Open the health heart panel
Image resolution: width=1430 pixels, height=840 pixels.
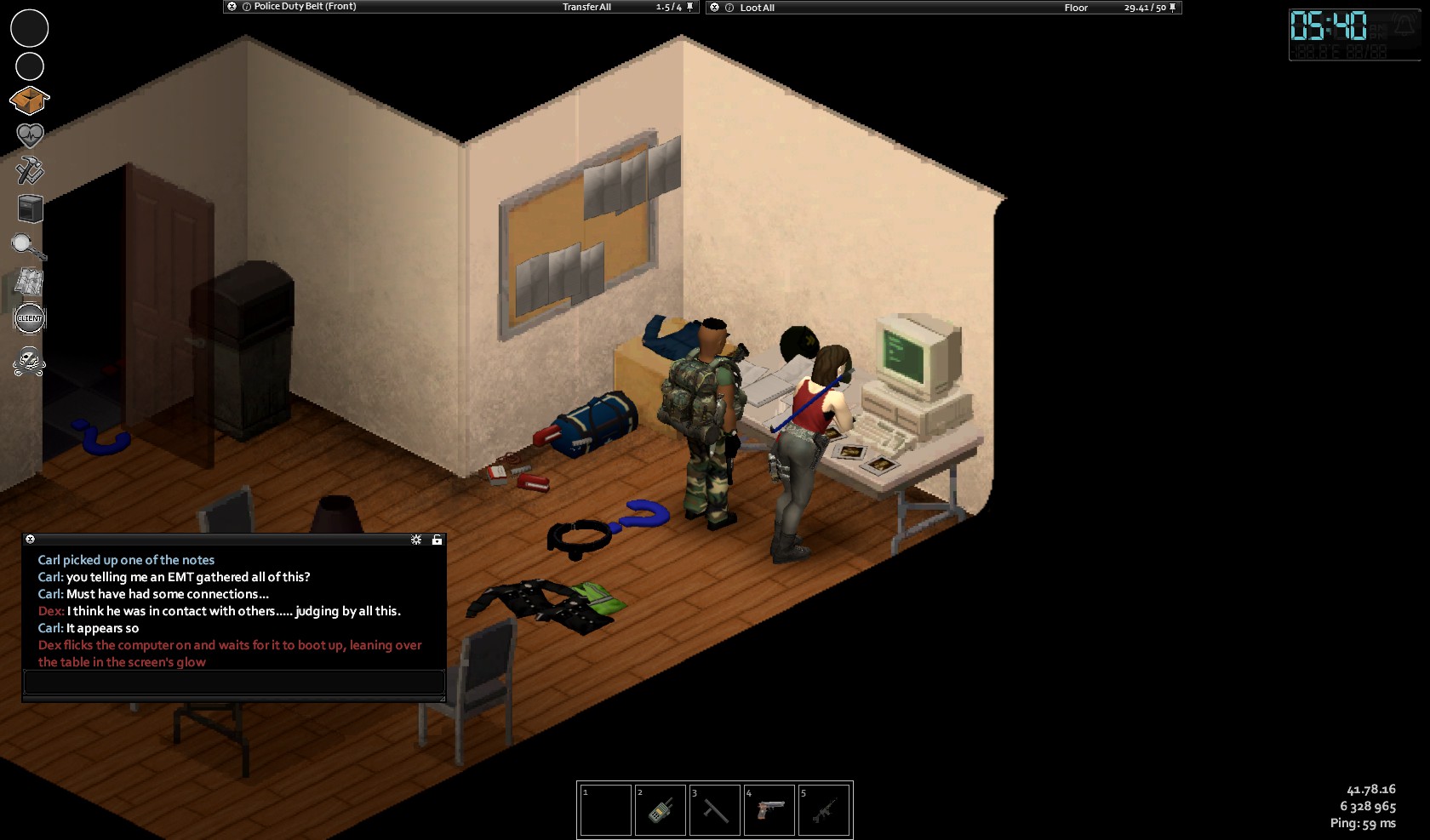30,135
